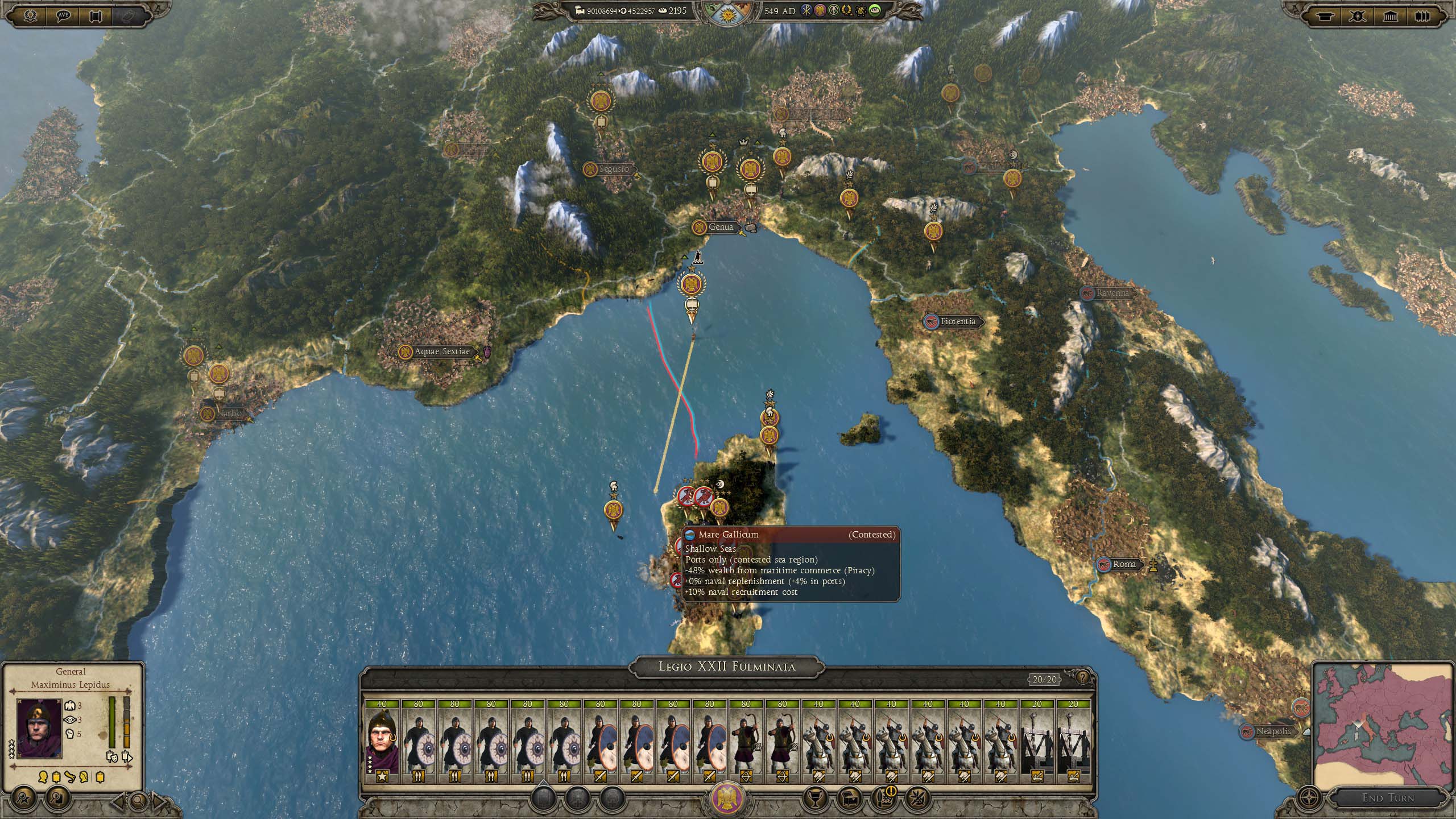Click the Aquae Sextiae settlement label
Screen dimensions: 1456x819
442,351
